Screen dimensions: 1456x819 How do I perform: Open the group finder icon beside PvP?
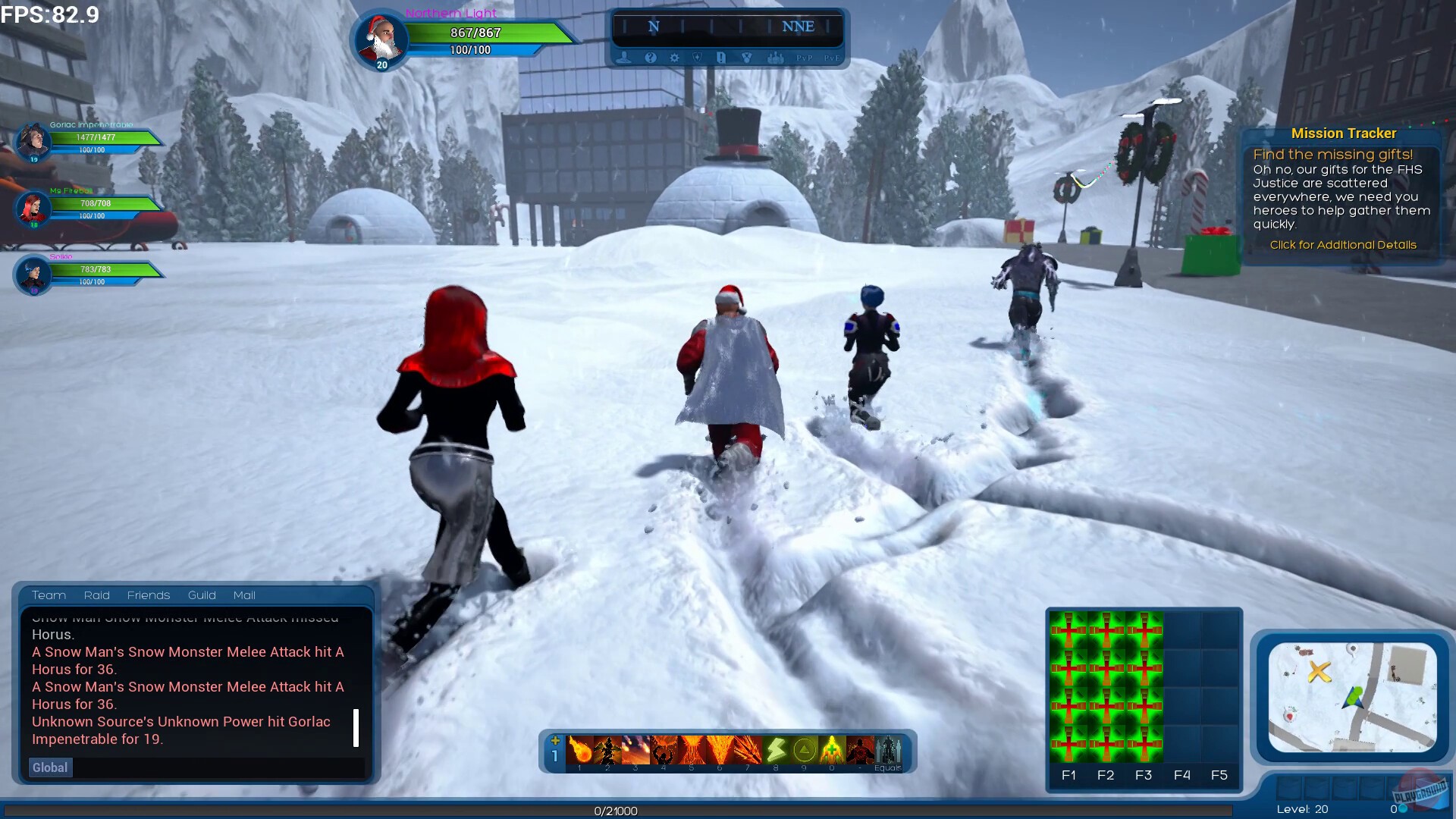coord(774,58)
